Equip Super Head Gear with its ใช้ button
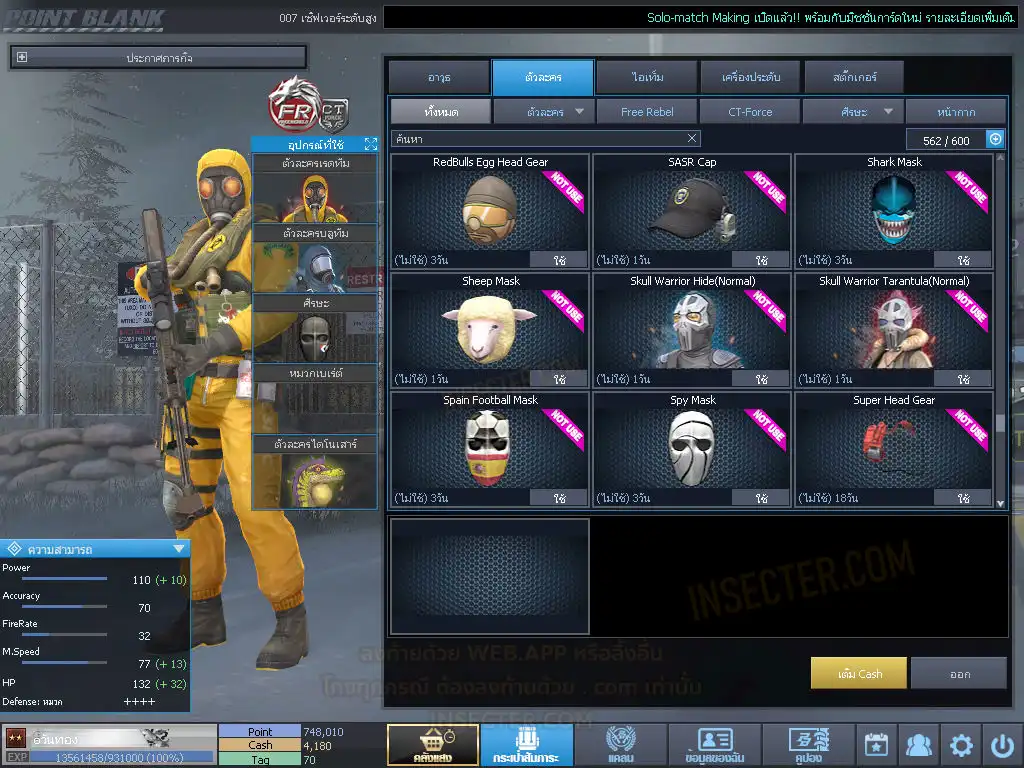 pyautogui.click(x=963, y=498)
